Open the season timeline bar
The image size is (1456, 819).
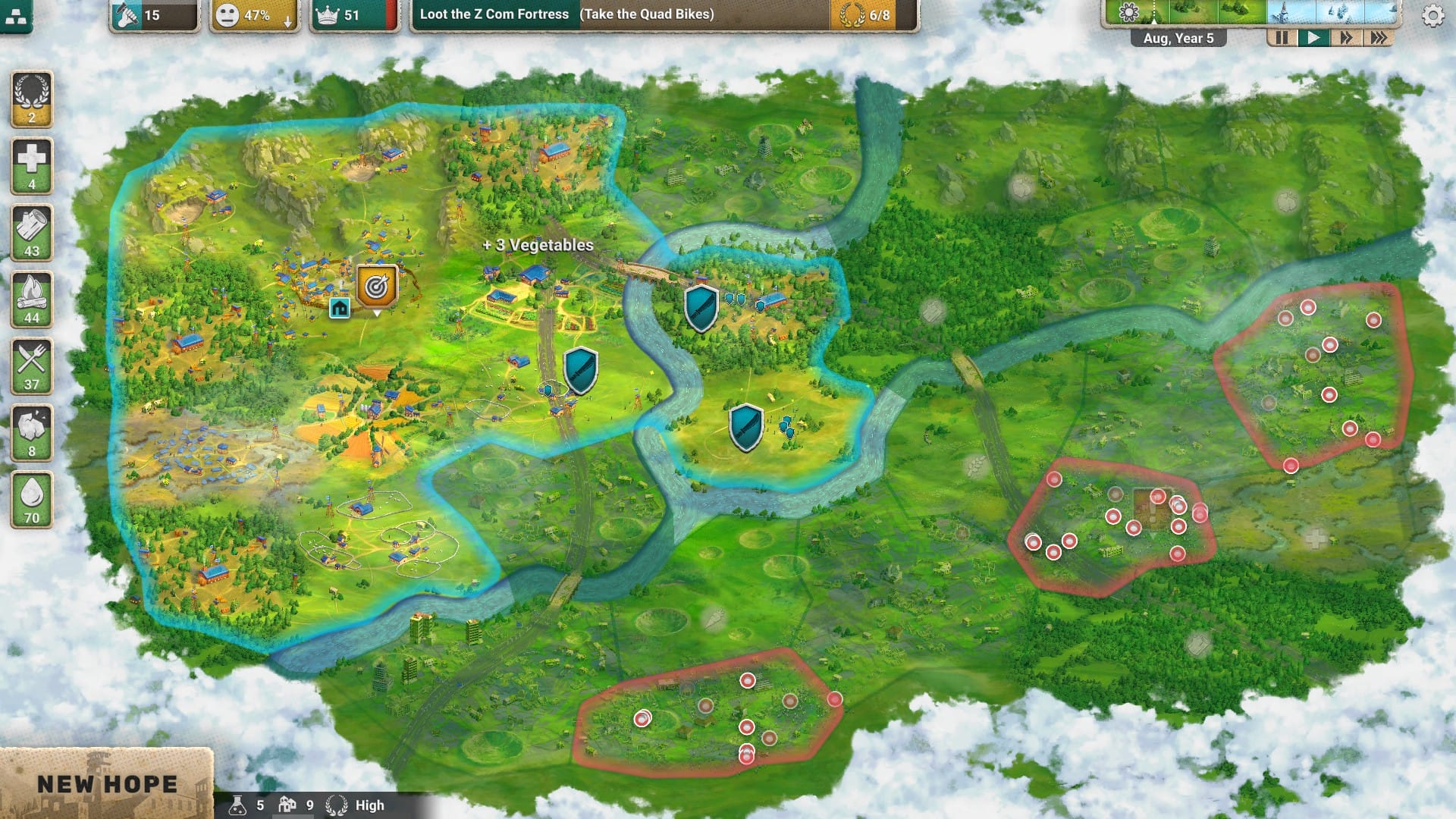pyautogui.click(x=1251, y=13)
